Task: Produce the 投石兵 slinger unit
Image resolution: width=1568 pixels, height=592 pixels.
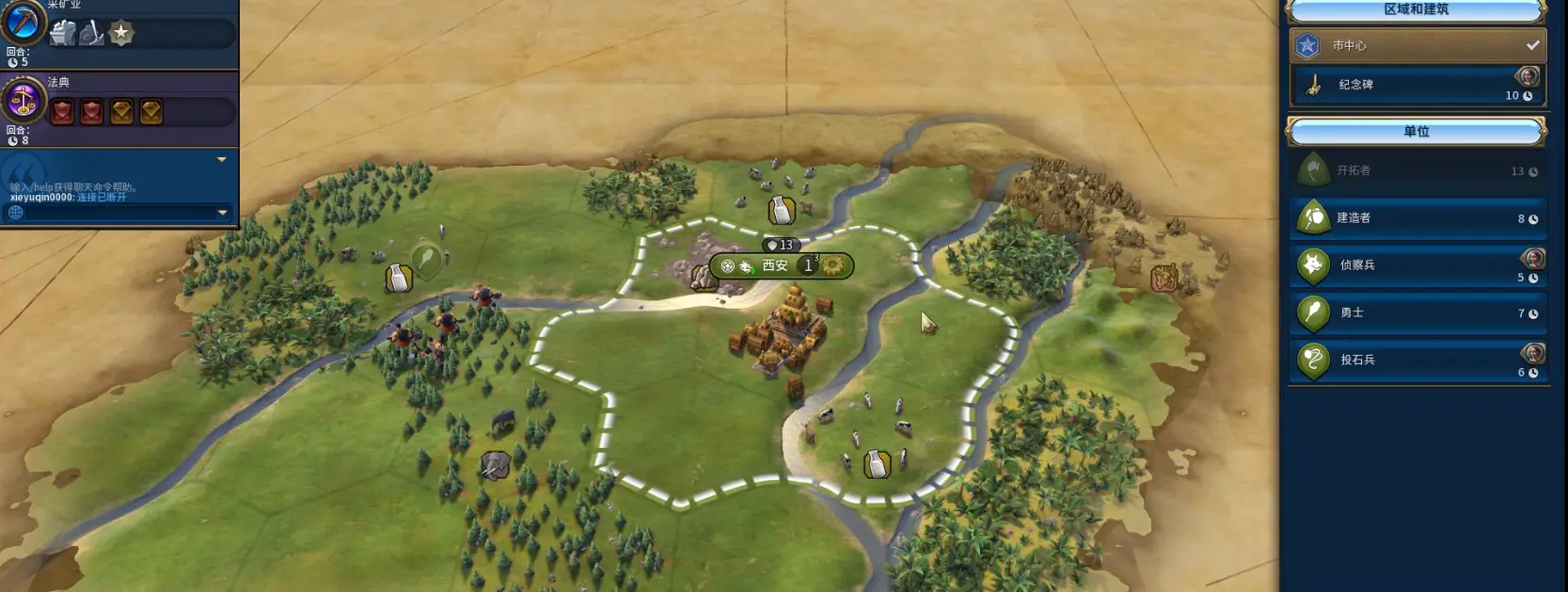Action: coord(1416,360)
